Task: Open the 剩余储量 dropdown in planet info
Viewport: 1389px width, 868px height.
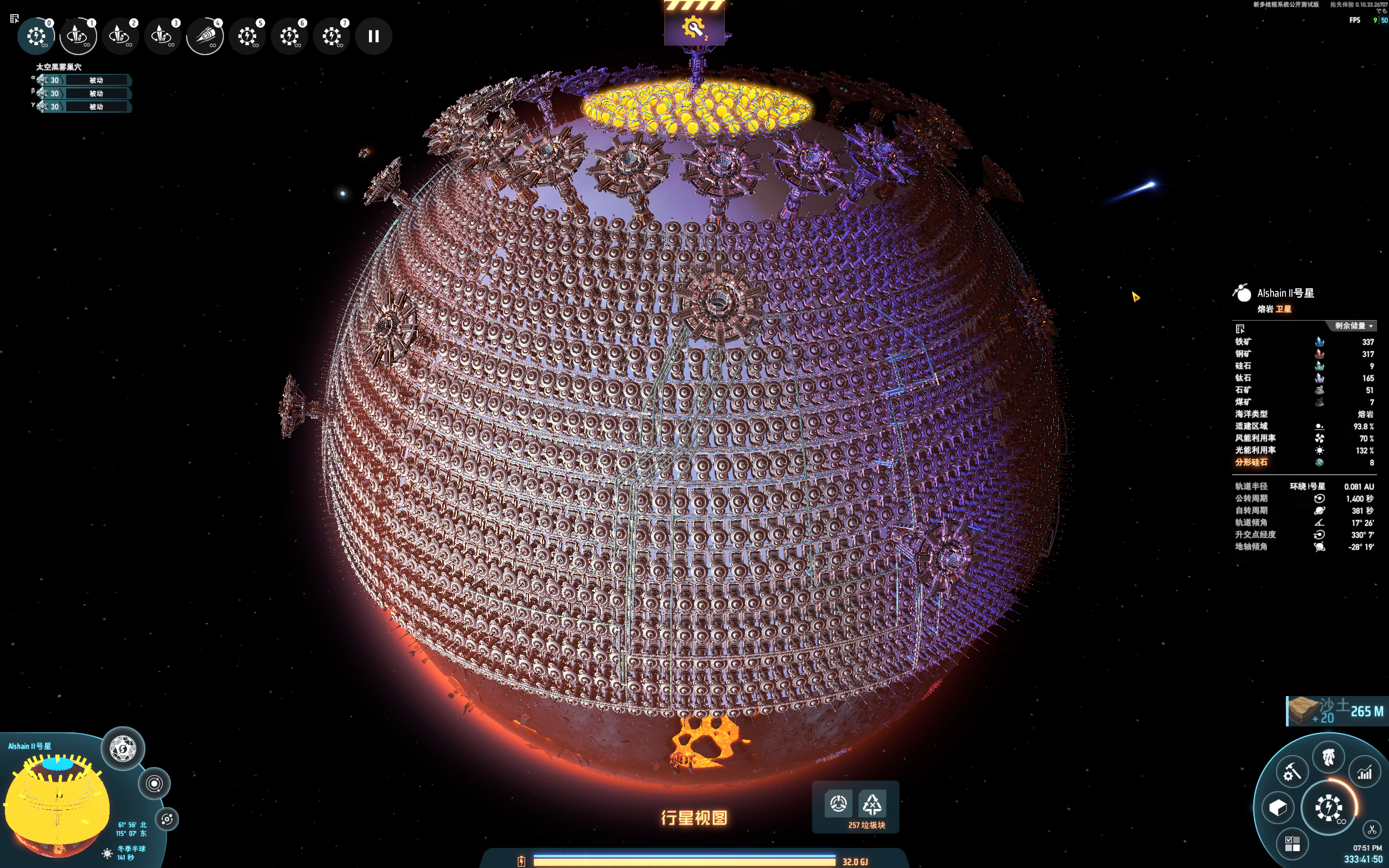Action: click(x=1353, y=326)
